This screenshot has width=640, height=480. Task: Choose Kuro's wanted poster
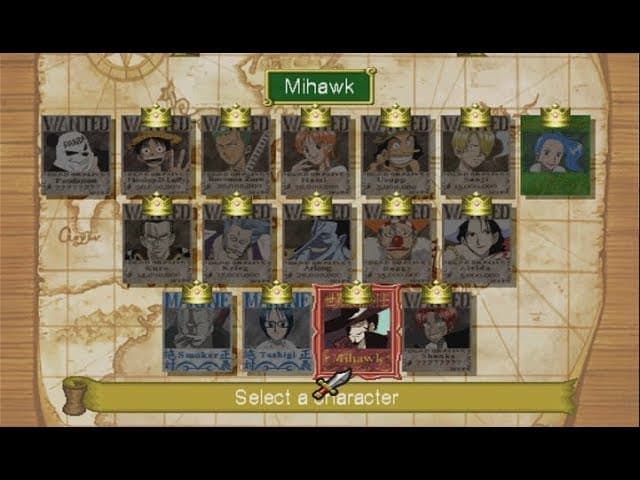pyautogui.click(x=157, y=244)
